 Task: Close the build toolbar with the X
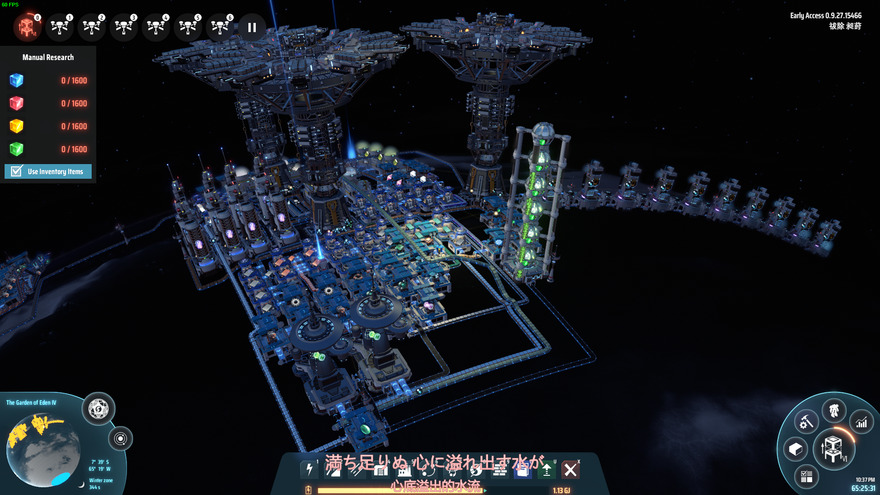(x=570, y=468)
